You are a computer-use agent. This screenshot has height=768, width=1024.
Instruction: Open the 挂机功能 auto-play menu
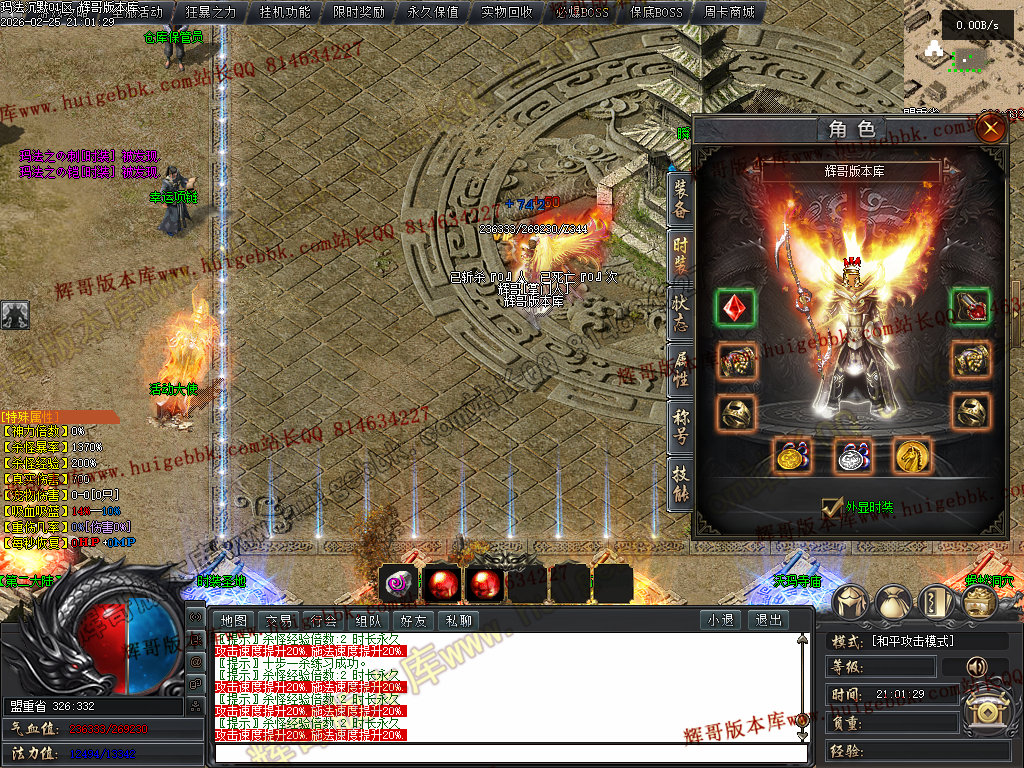285,13
